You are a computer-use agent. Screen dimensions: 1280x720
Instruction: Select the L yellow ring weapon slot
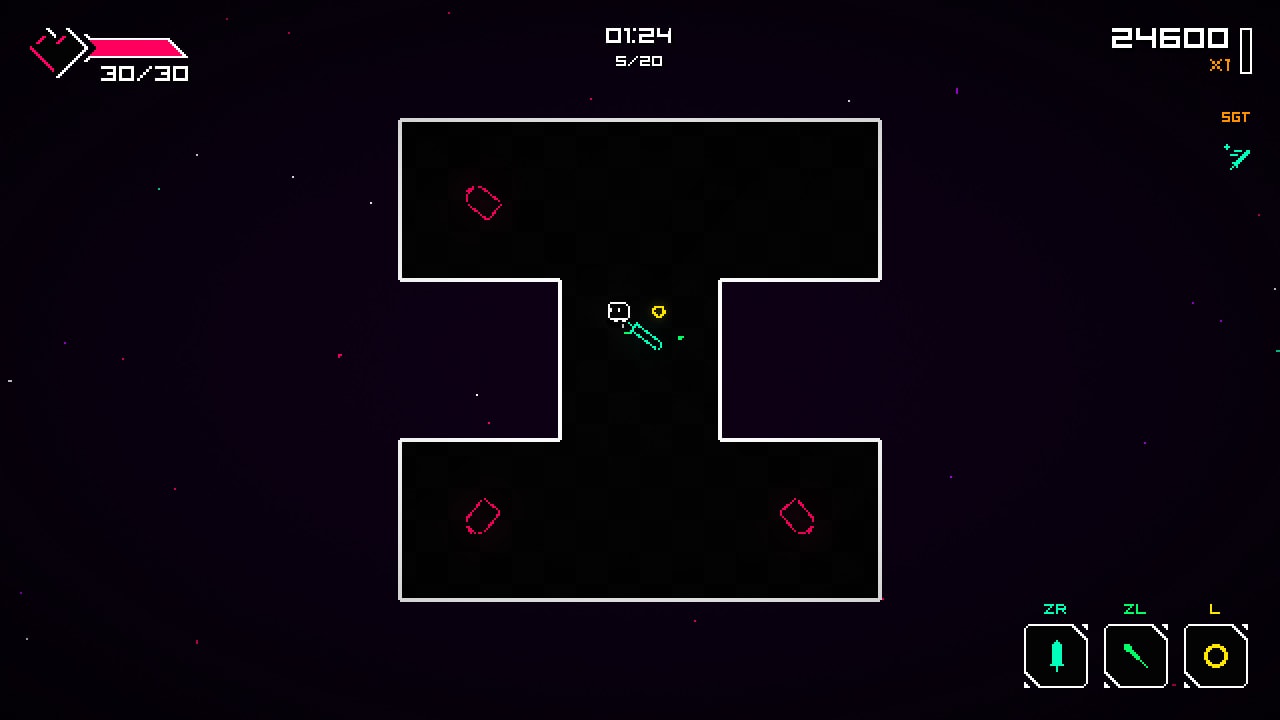coord(1215,656)
